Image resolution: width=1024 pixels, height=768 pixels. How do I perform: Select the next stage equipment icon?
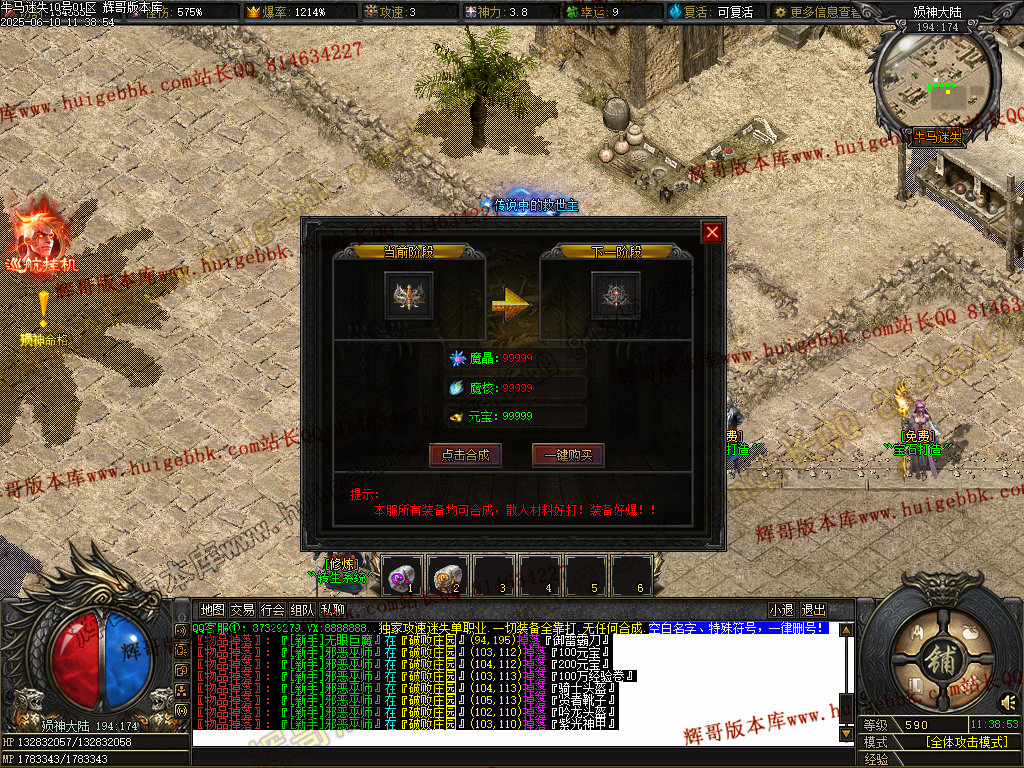615,295
